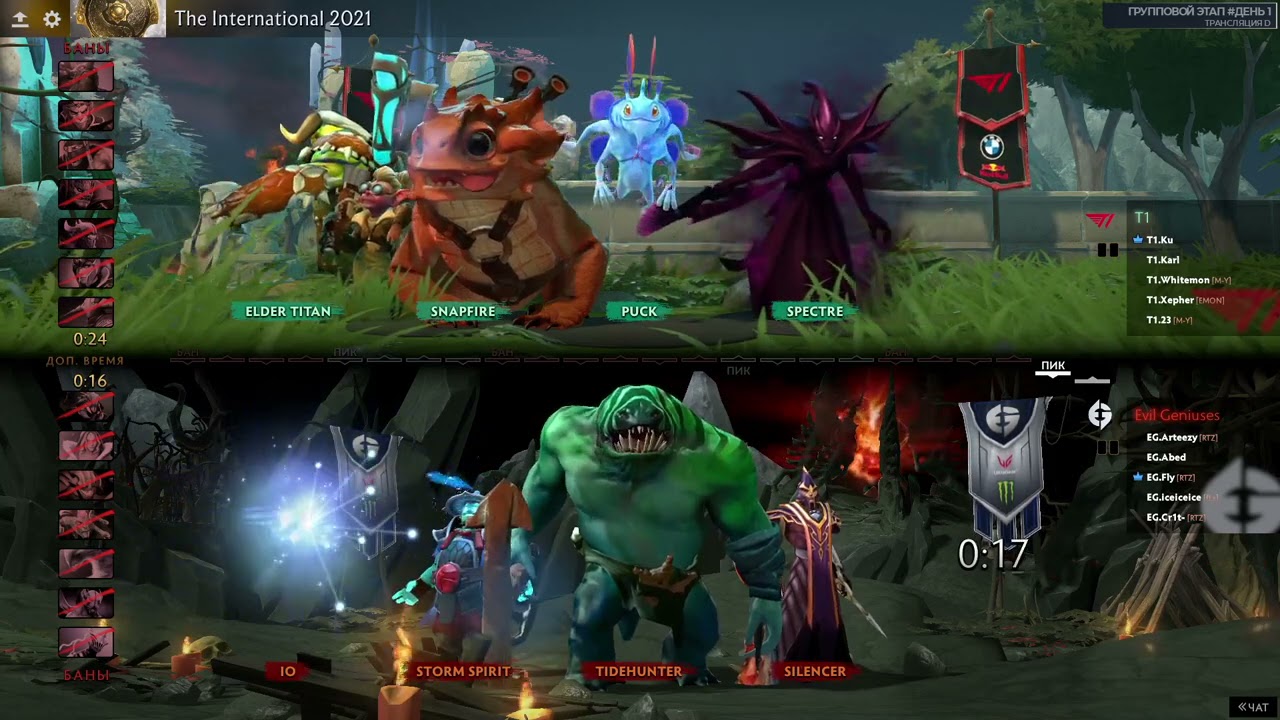The image size is (1280, 720).
Task: Choose the Silencer hero label
Action: (x=815, y=671)
